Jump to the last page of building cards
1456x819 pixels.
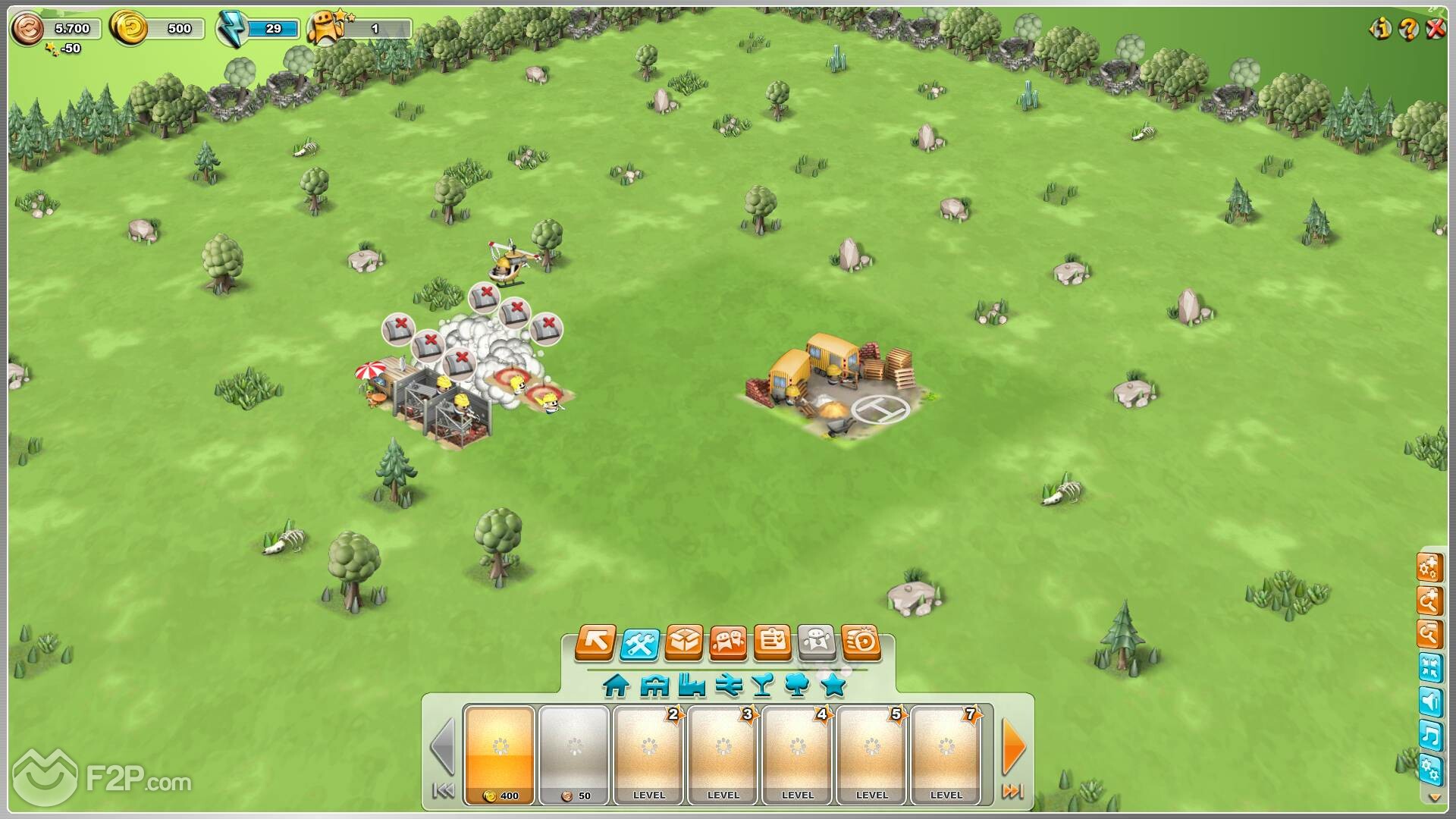coord(1013,792)
